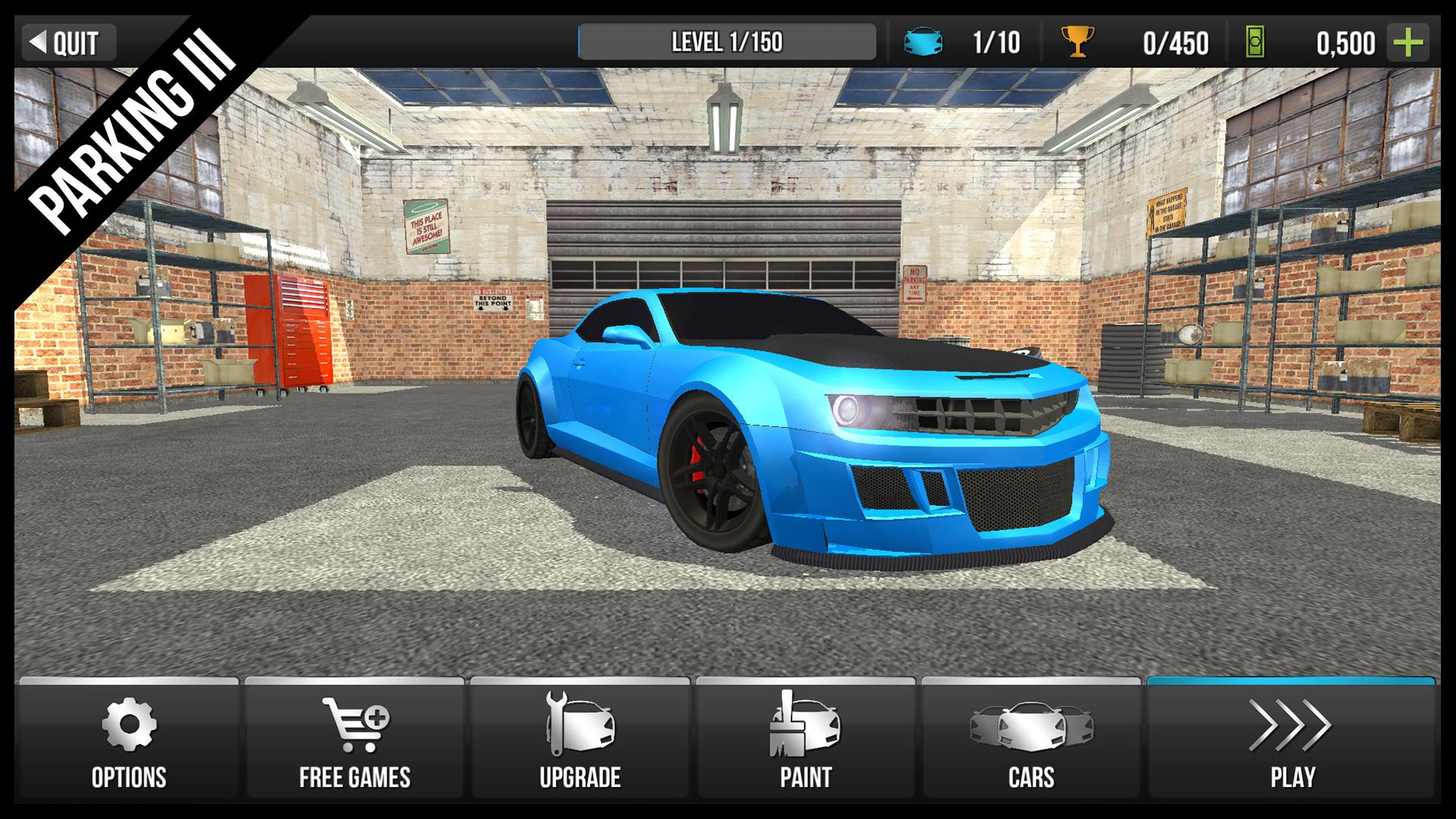This screenshot has height=819, width=1456.
Task: Click the 0,500 money balance display
Action: pos(1346,43)
